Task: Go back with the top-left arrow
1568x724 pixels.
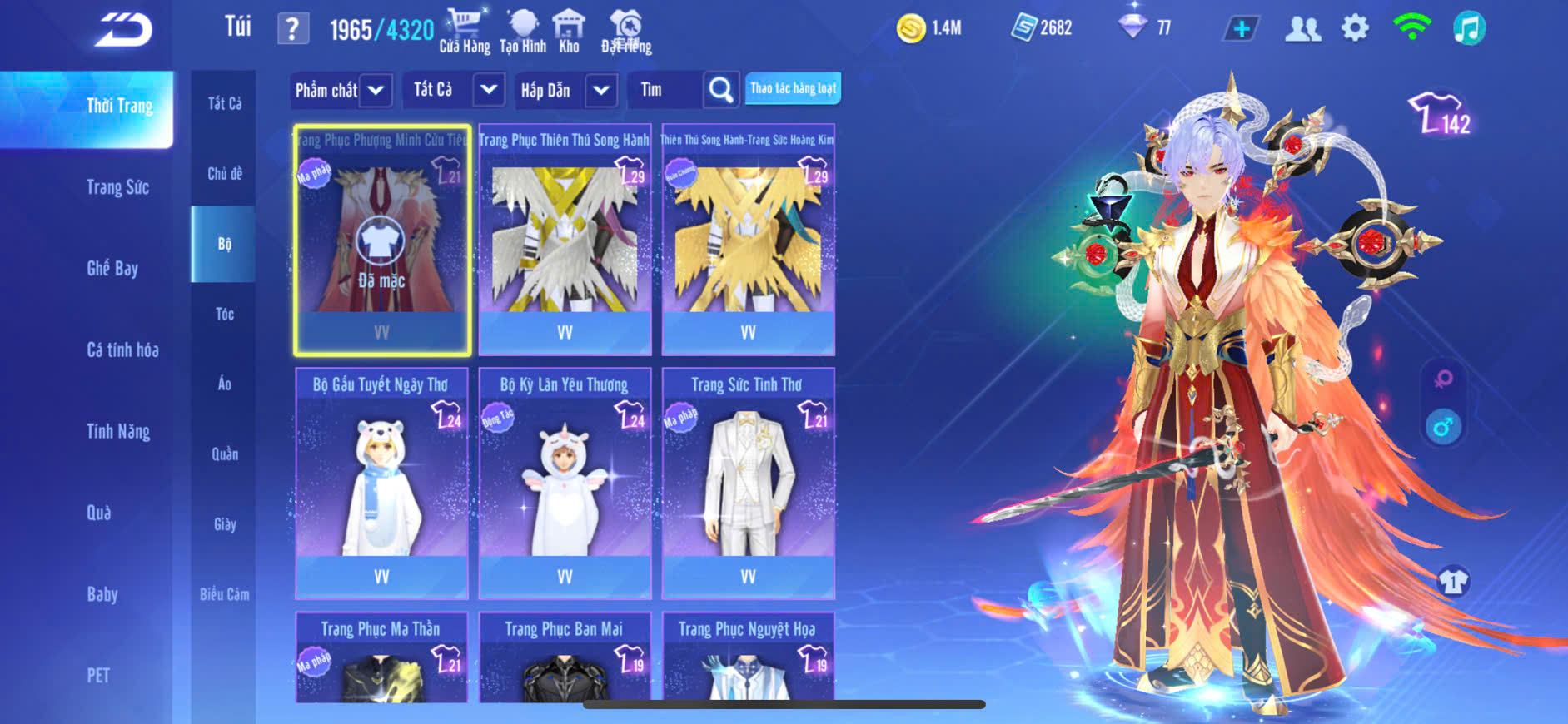Action: [x=123, y=29]
